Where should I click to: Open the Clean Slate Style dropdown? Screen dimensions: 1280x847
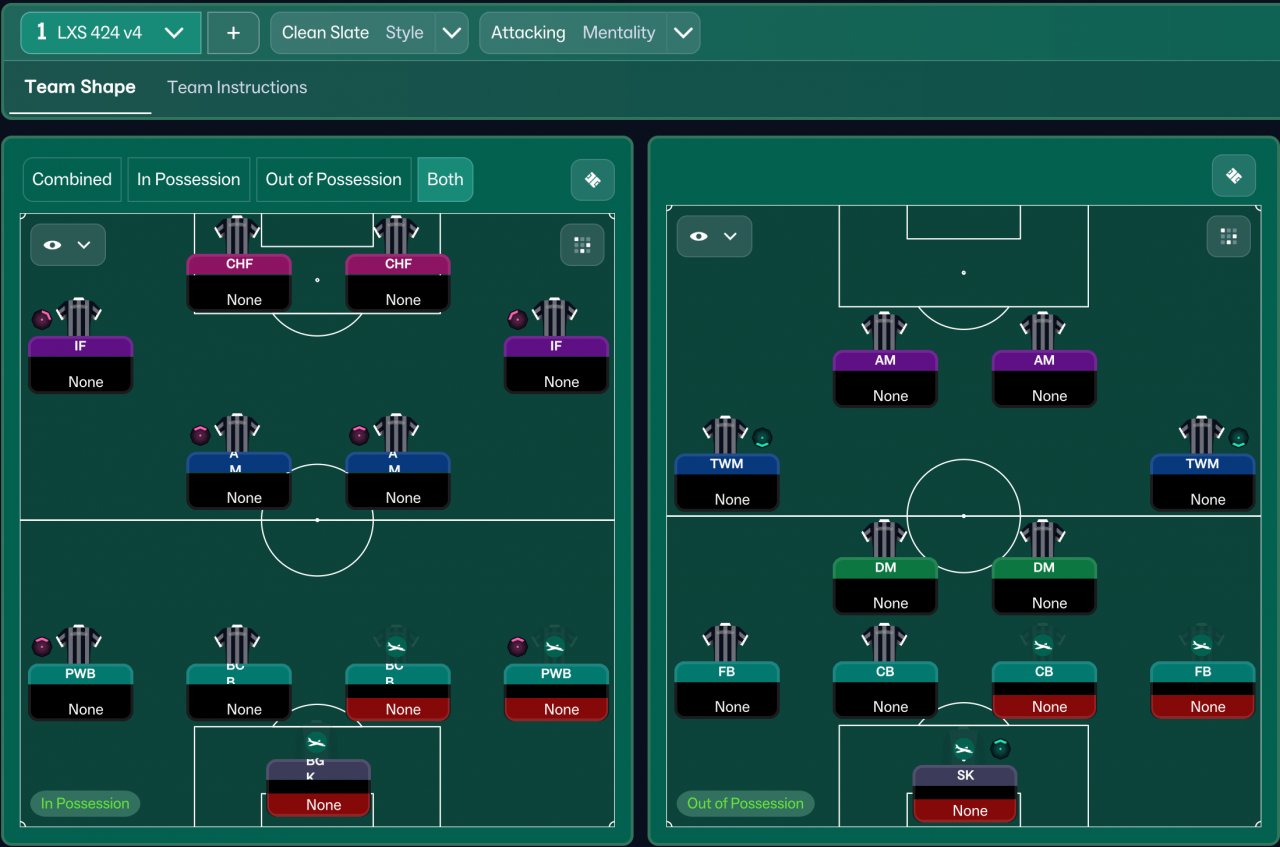coord(452,33)
